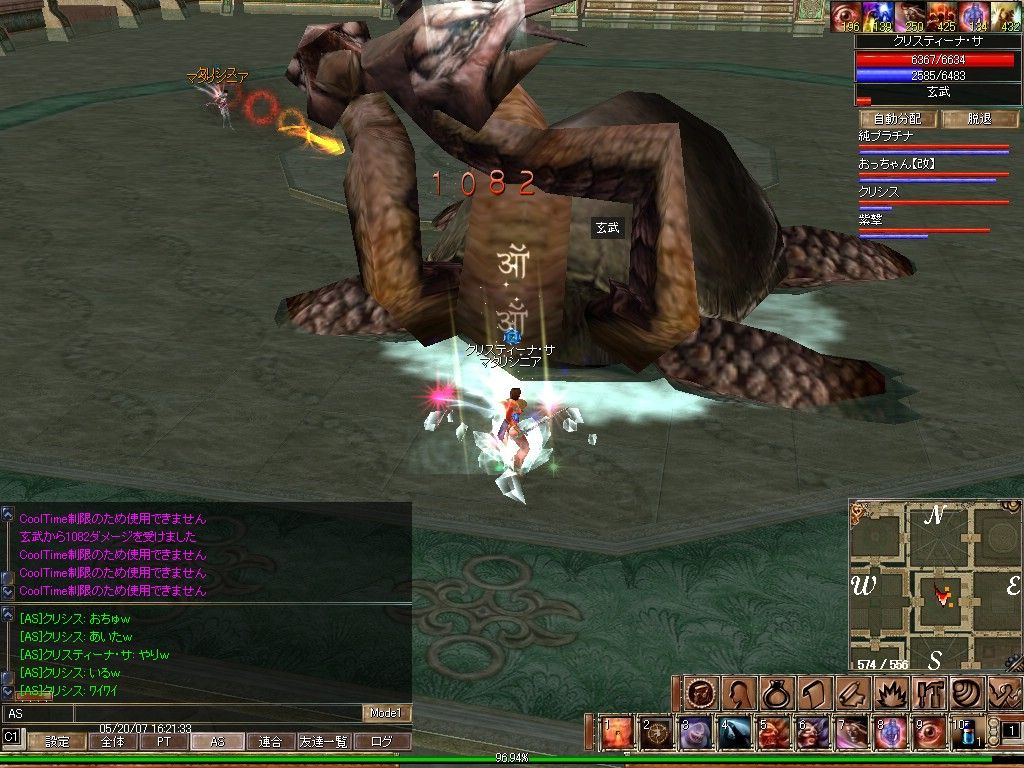
Task: Show the ログ chat log
Action: click(x=381, y=742)
